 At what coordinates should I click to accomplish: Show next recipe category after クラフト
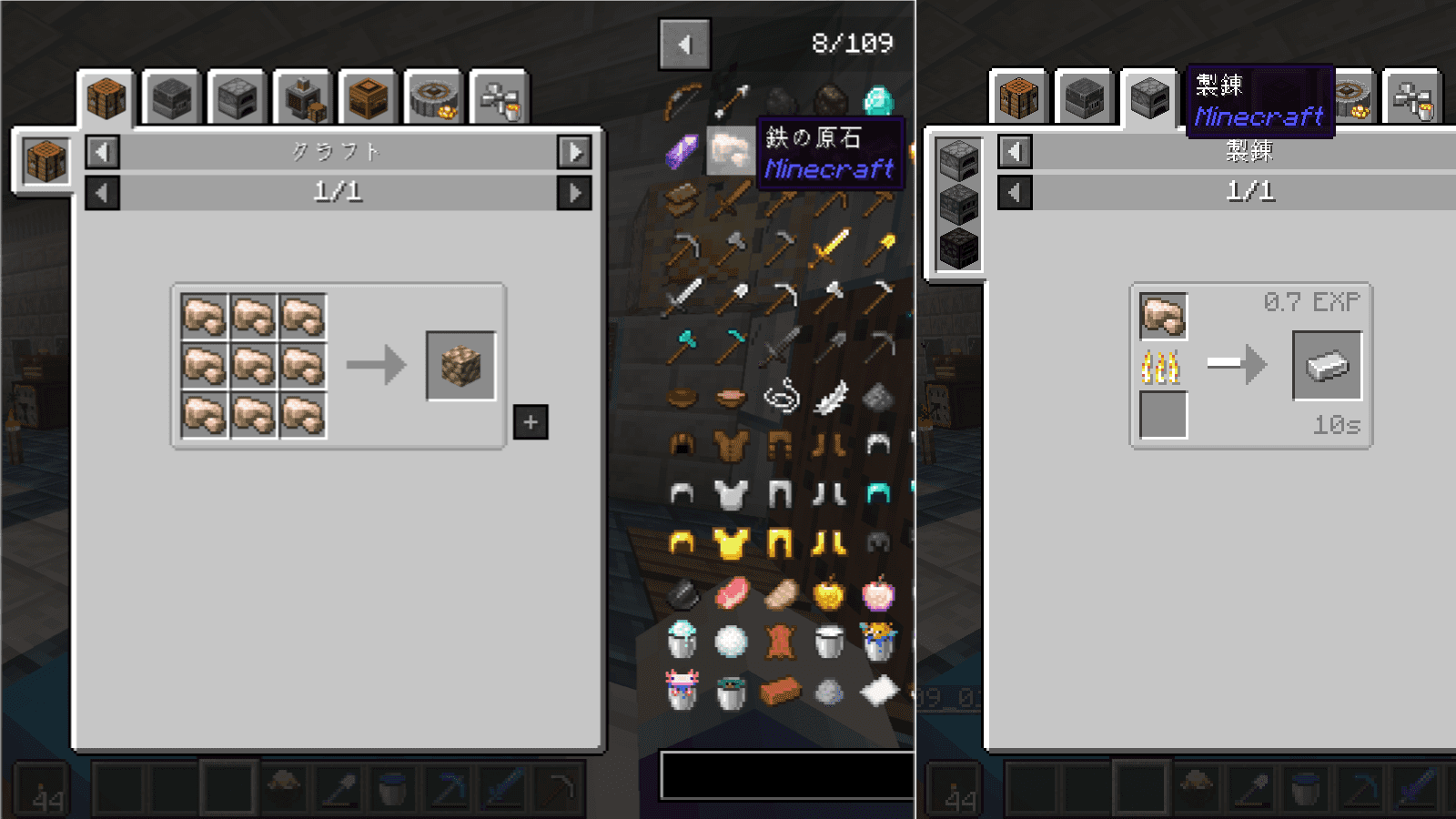(x=574, y=152)
